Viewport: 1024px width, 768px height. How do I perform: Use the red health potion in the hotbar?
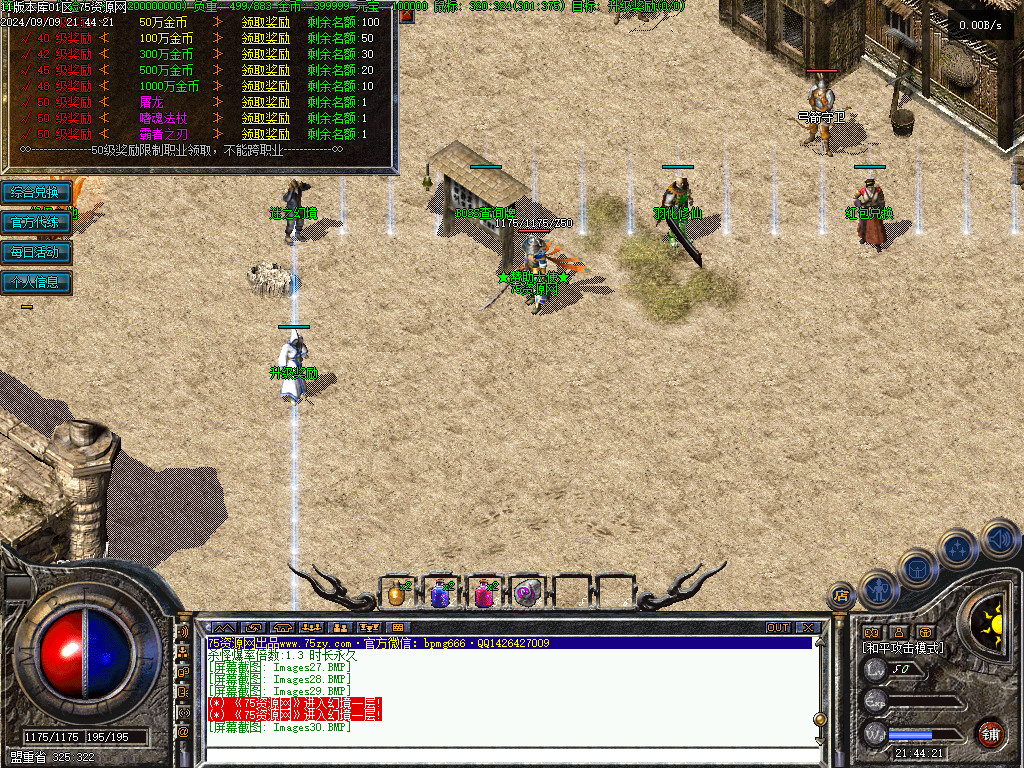click(484, 594)
